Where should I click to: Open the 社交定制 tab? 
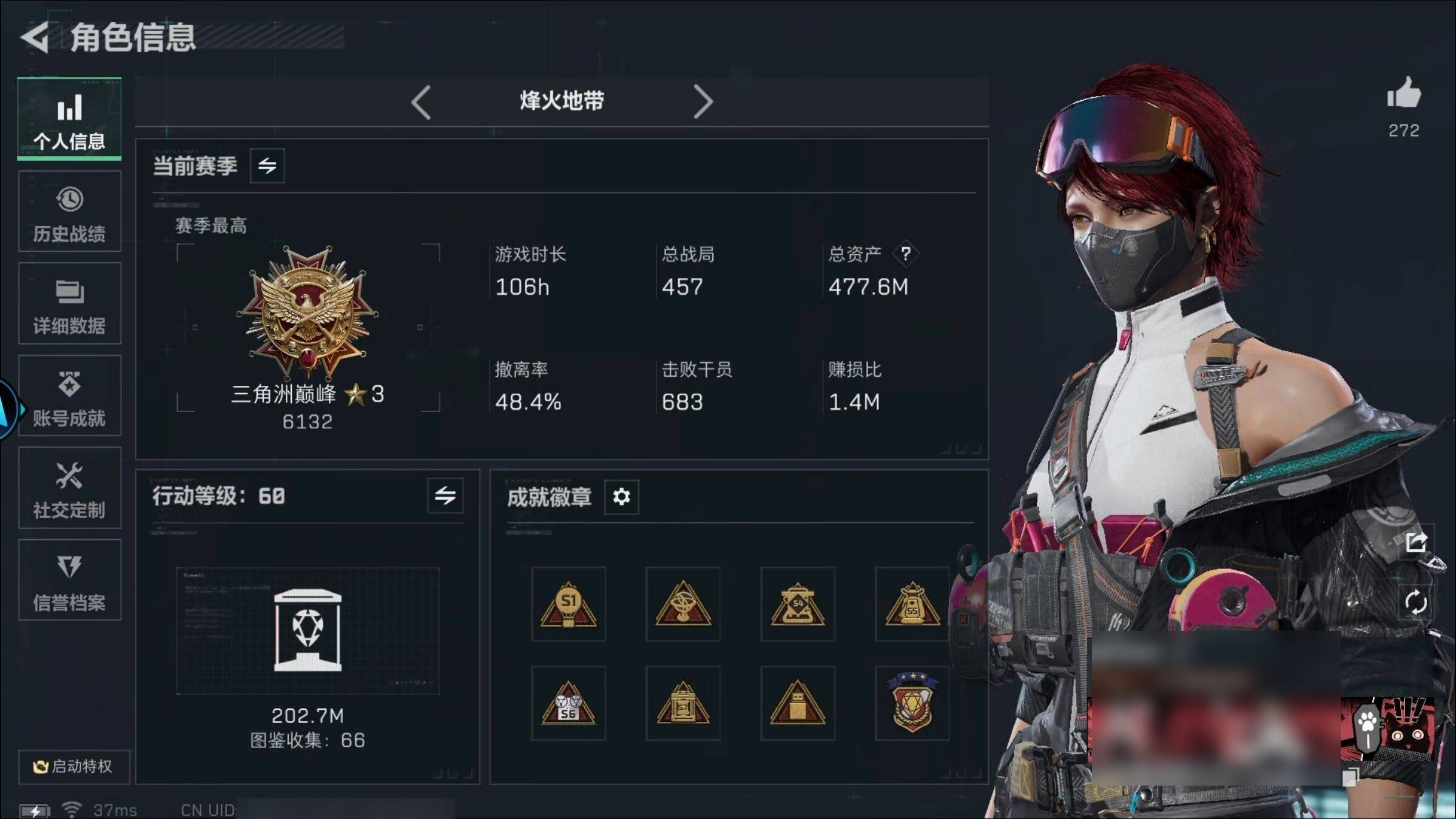tap(69, 488)
